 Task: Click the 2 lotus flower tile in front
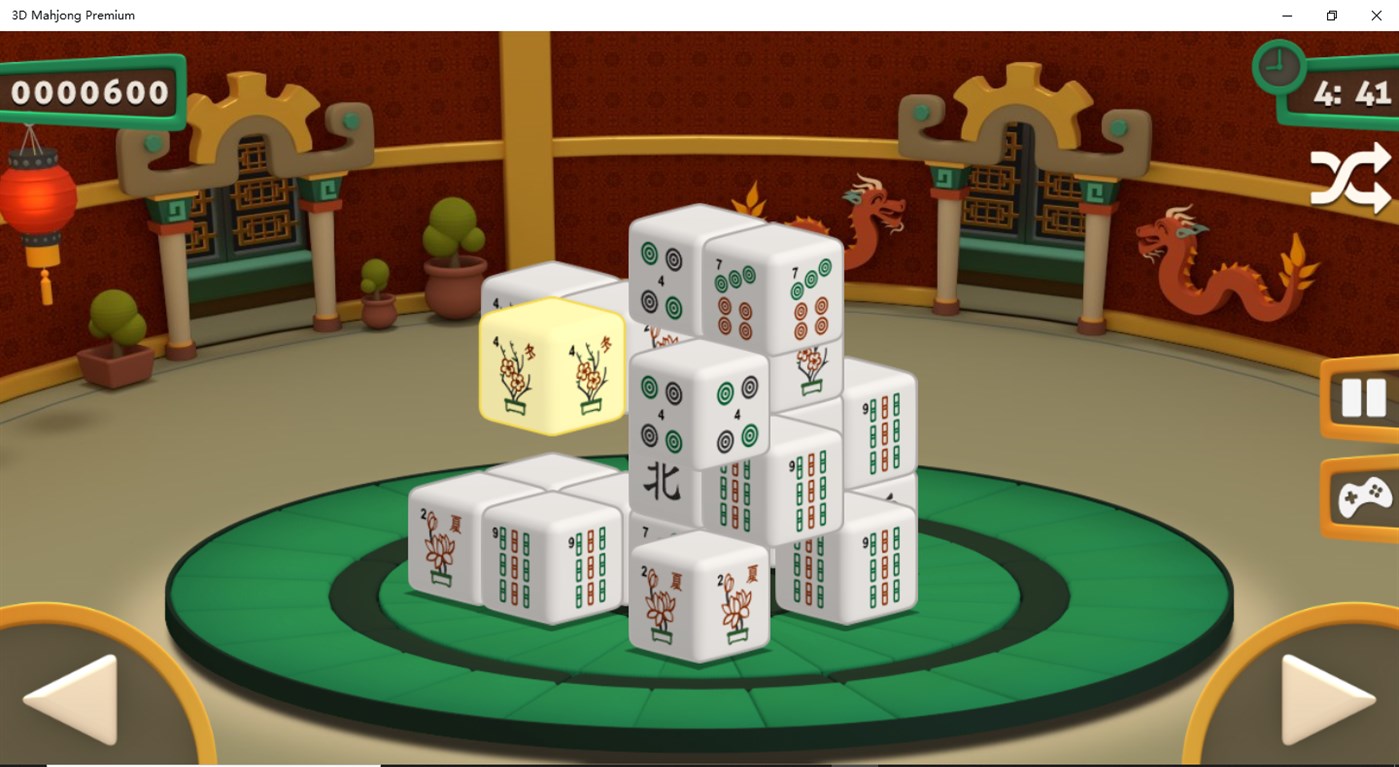point(700,590)
